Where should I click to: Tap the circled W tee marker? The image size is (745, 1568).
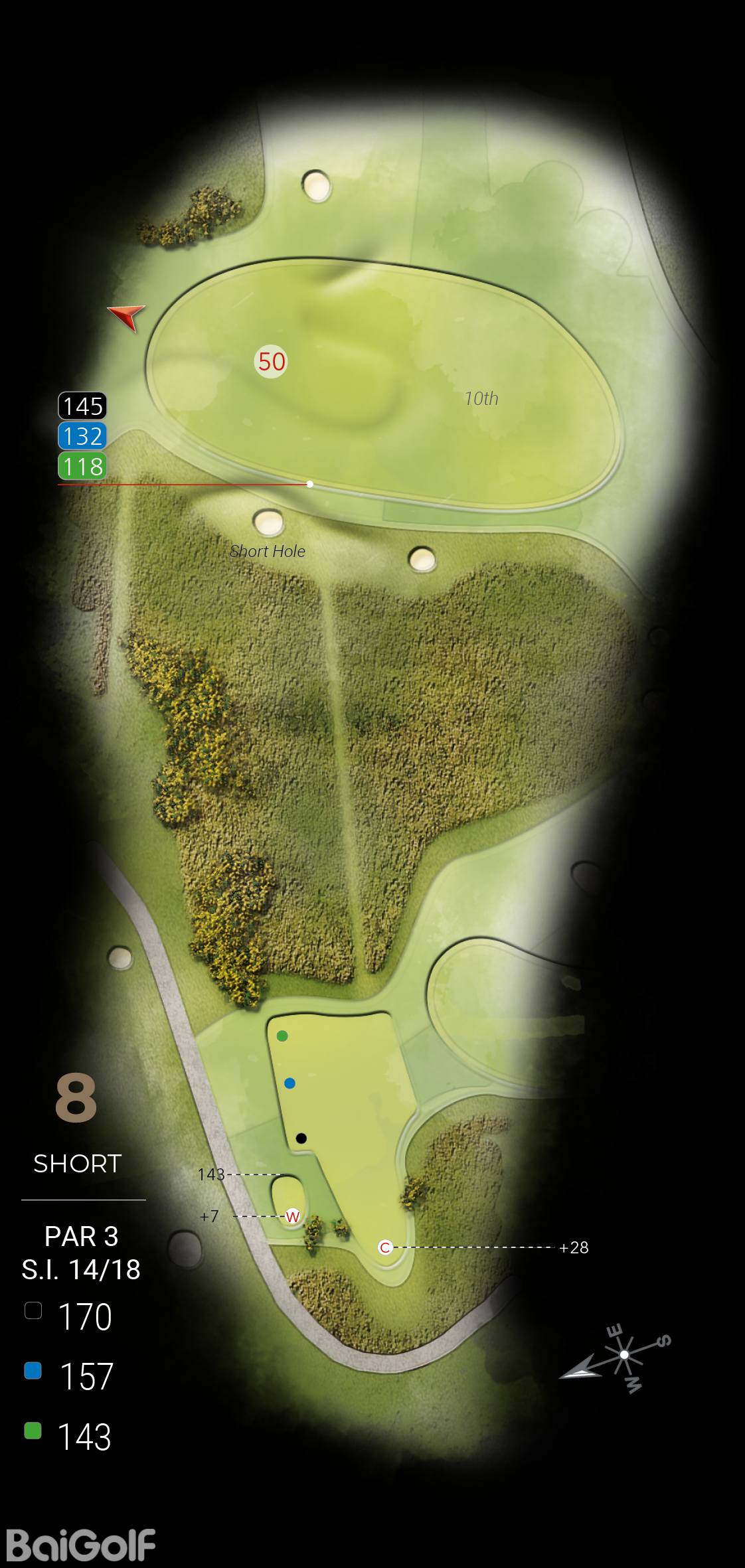coord(292,1217)
